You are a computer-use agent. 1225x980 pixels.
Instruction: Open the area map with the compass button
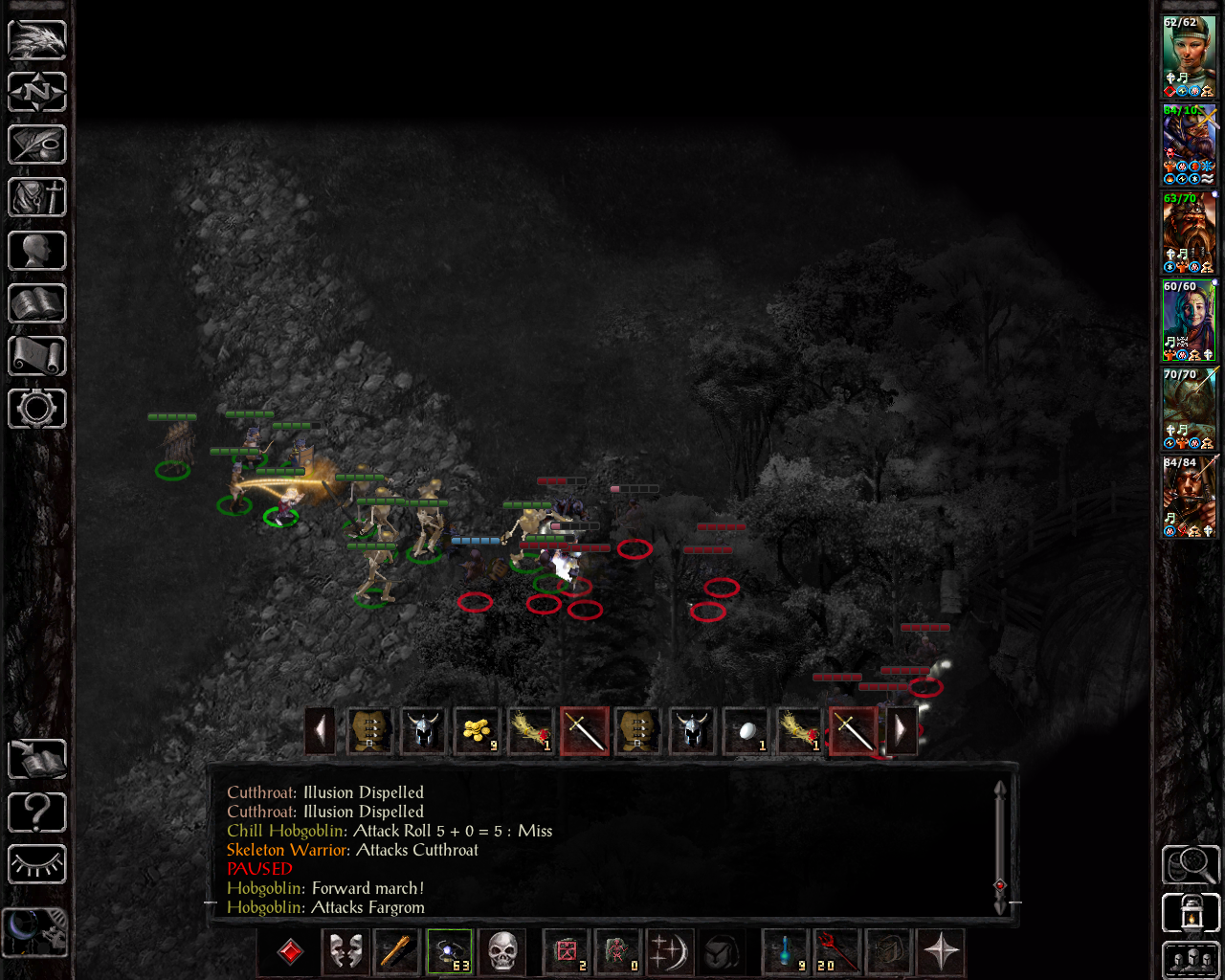[37, 92]
